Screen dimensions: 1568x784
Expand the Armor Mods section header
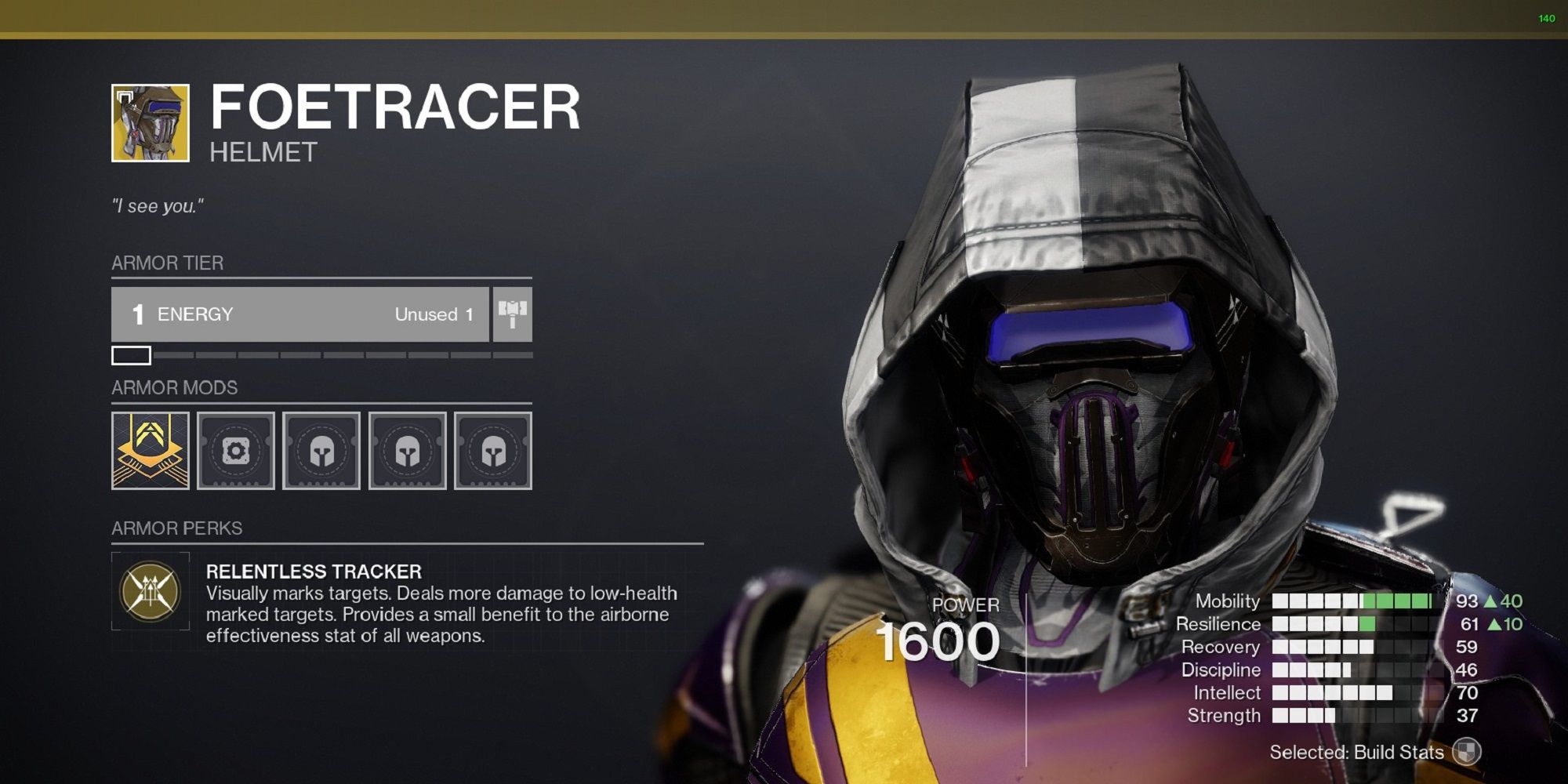(x=174, y=387)
